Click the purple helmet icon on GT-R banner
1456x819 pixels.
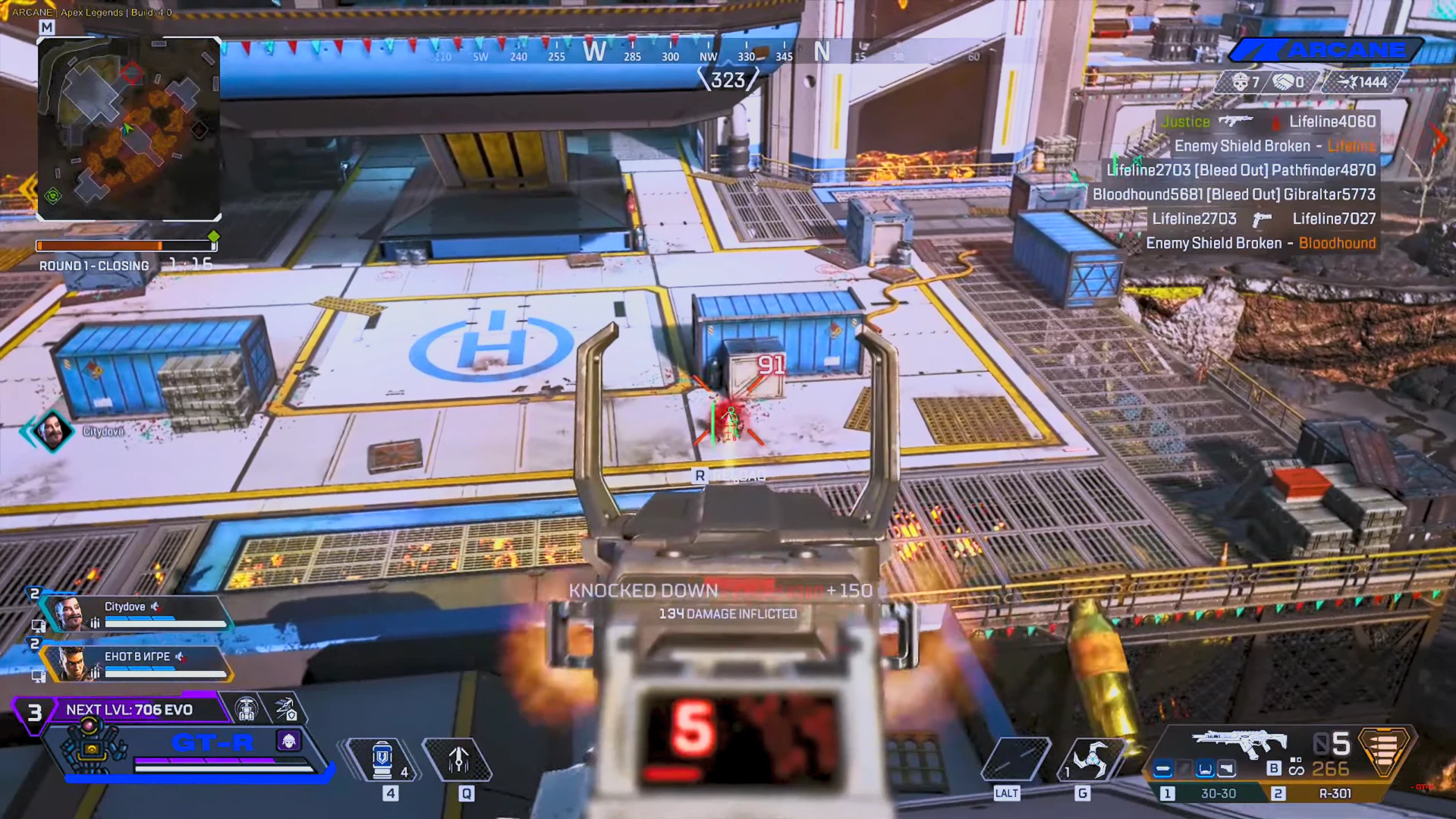289,742
